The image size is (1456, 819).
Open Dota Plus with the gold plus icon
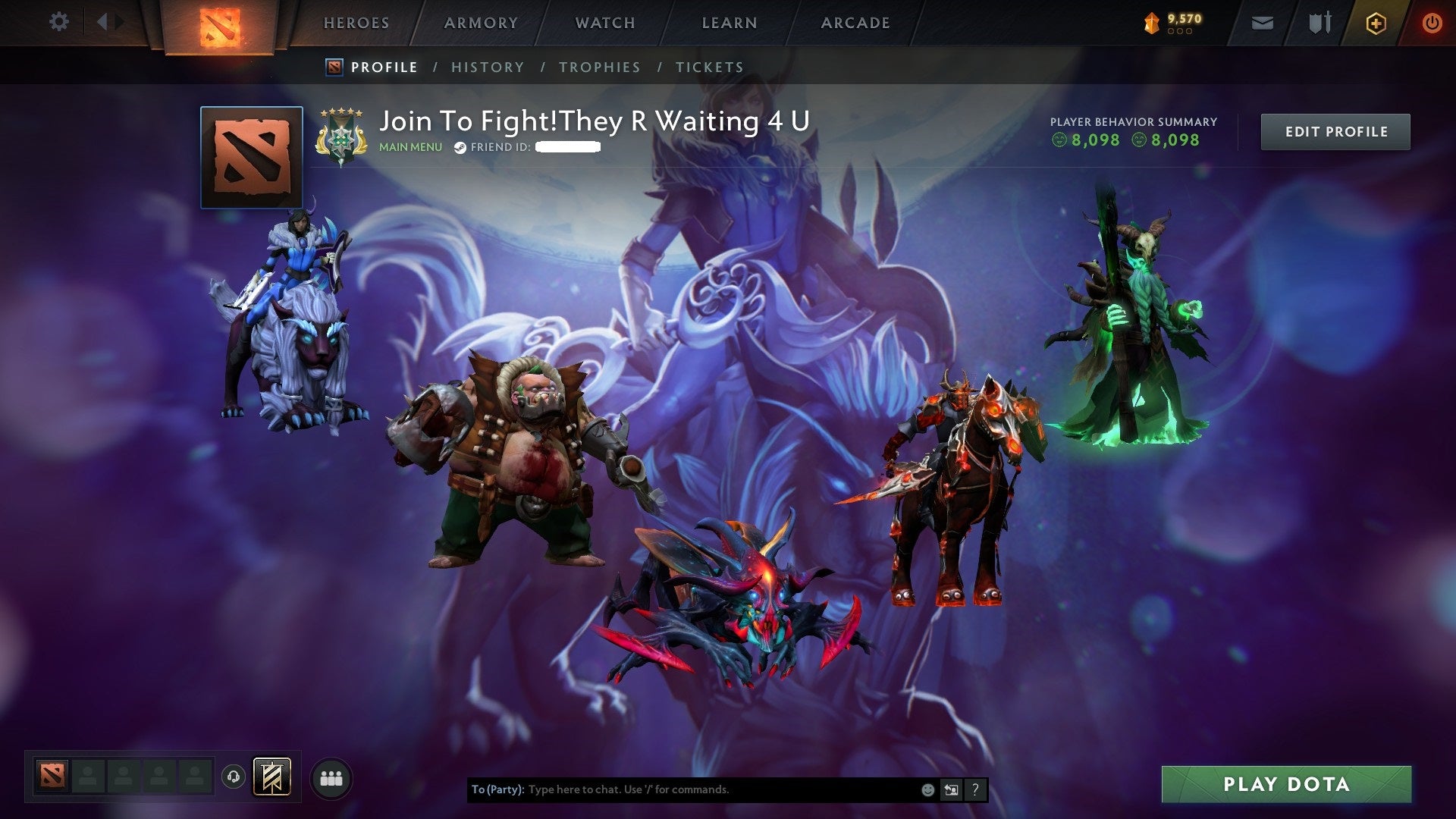(x=1376, y=22)
